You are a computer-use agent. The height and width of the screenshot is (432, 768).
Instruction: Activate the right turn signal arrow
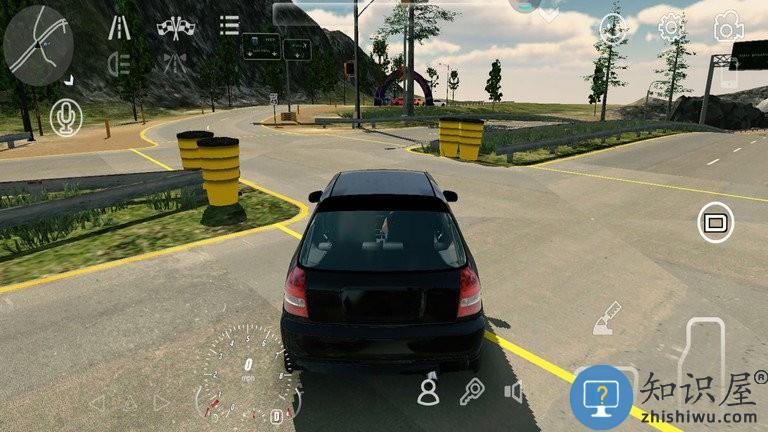pyautogui.click(x=162, y=403)
